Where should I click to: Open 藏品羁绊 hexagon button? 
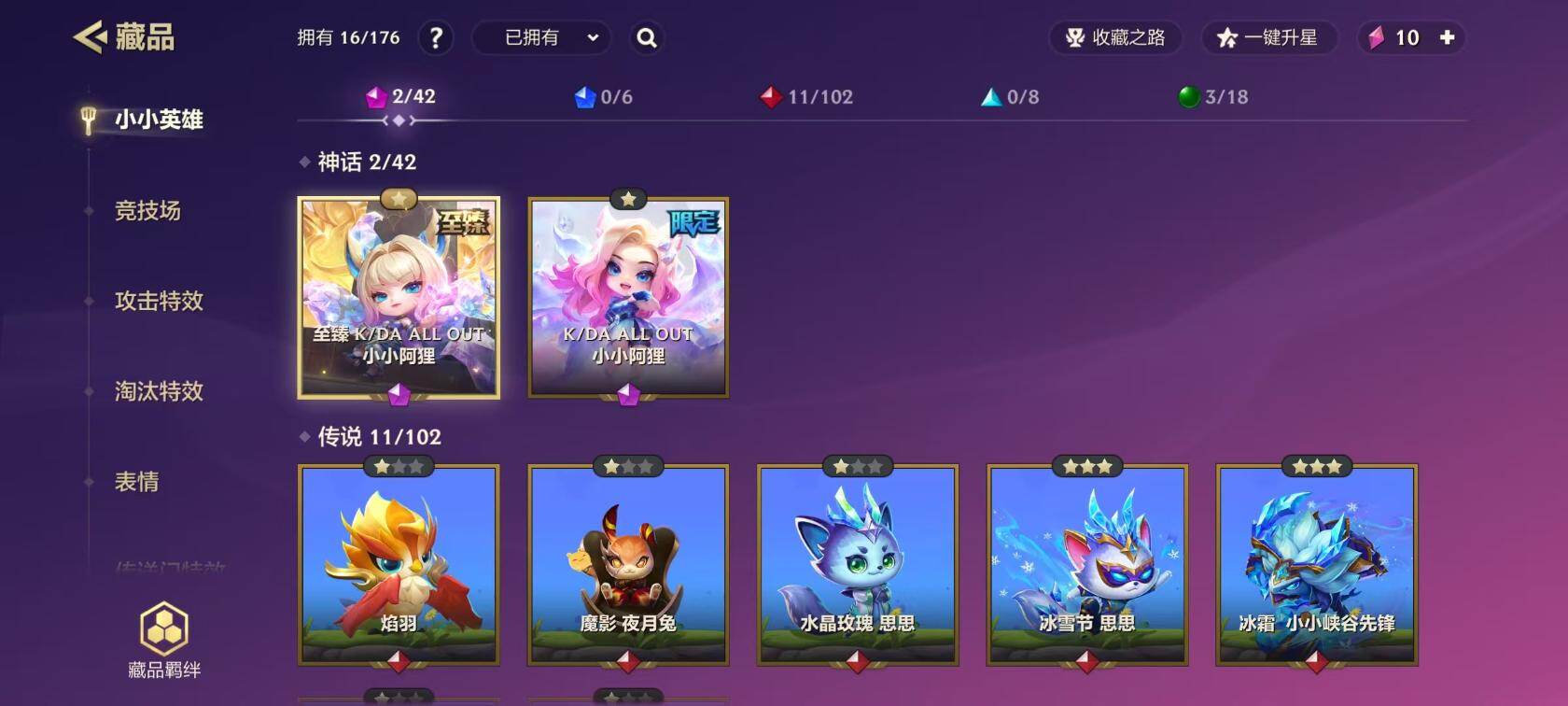164,641
